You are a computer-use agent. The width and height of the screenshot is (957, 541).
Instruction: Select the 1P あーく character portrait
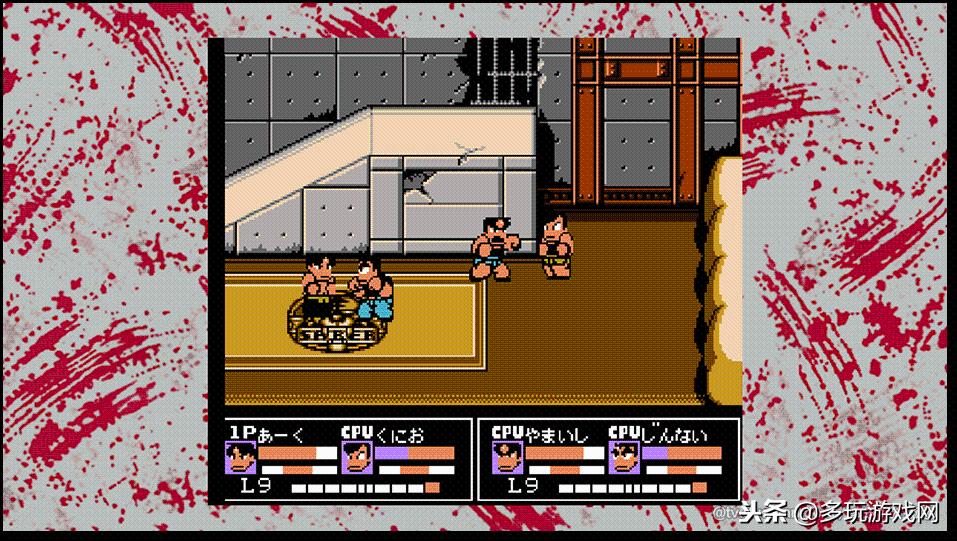coord(240,458)
